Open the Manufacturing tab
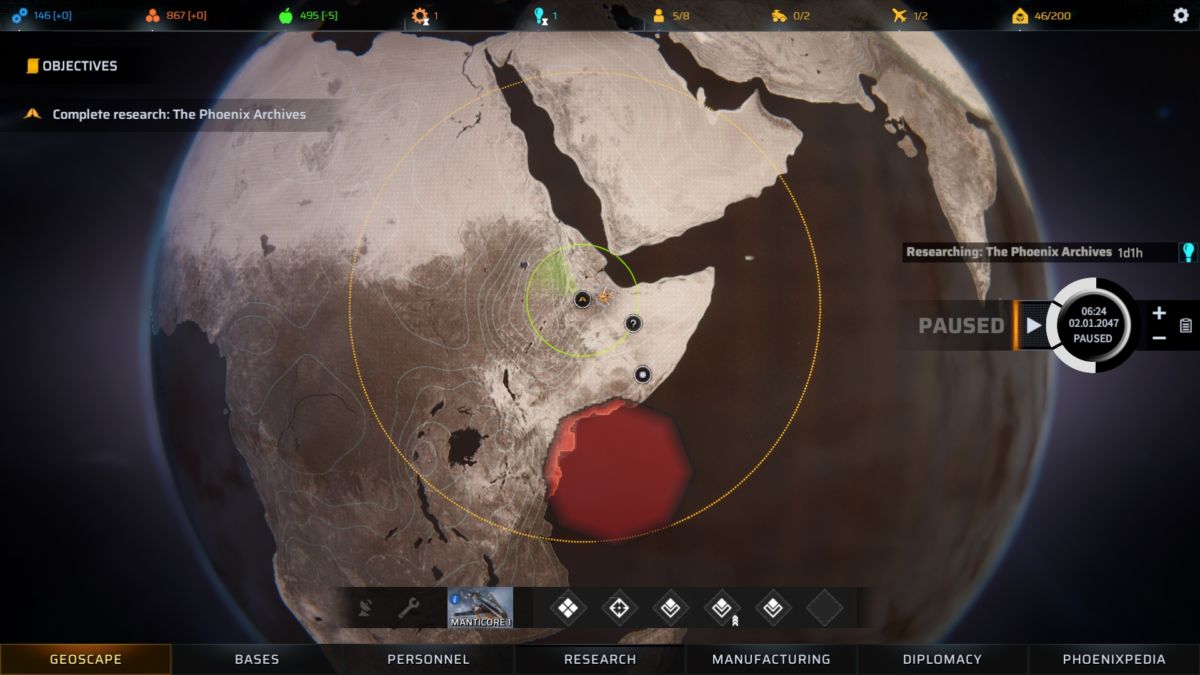The image size is (1200, 675). tap(771, 659)
